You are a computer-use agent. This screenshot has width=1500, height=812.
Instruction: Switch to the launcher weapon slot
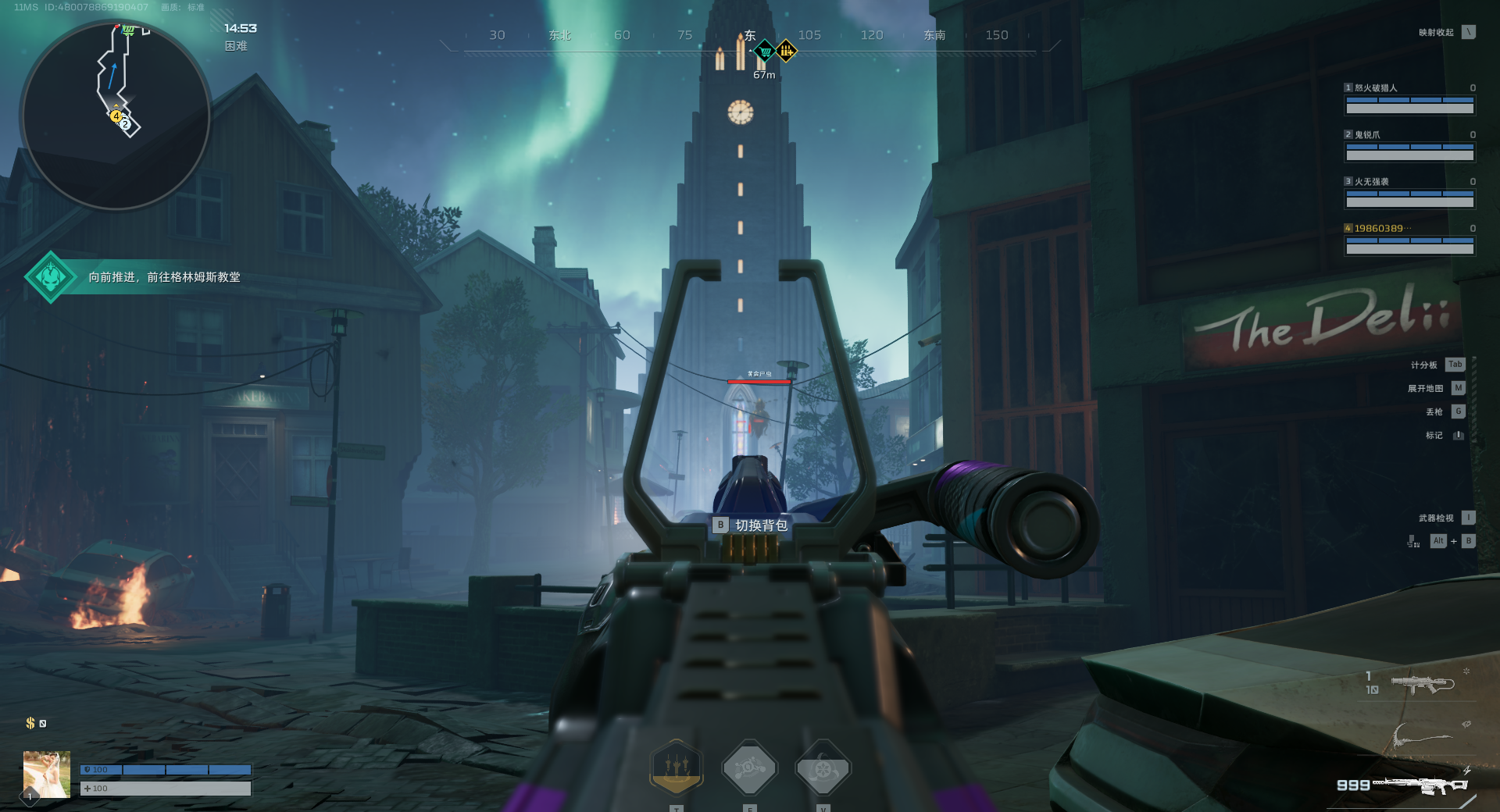[x=1422, y=685]
